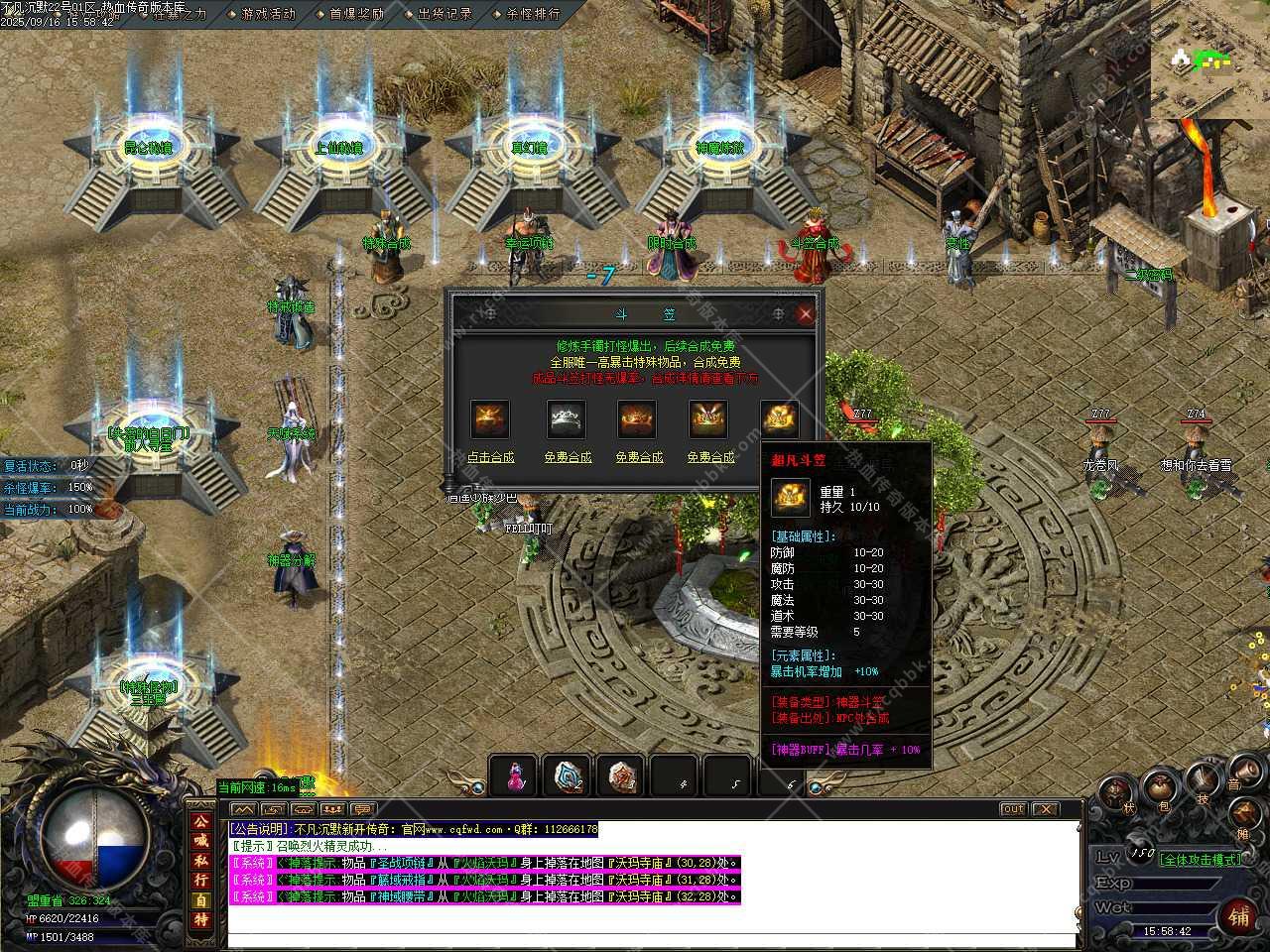Open the minimap

1209,59
